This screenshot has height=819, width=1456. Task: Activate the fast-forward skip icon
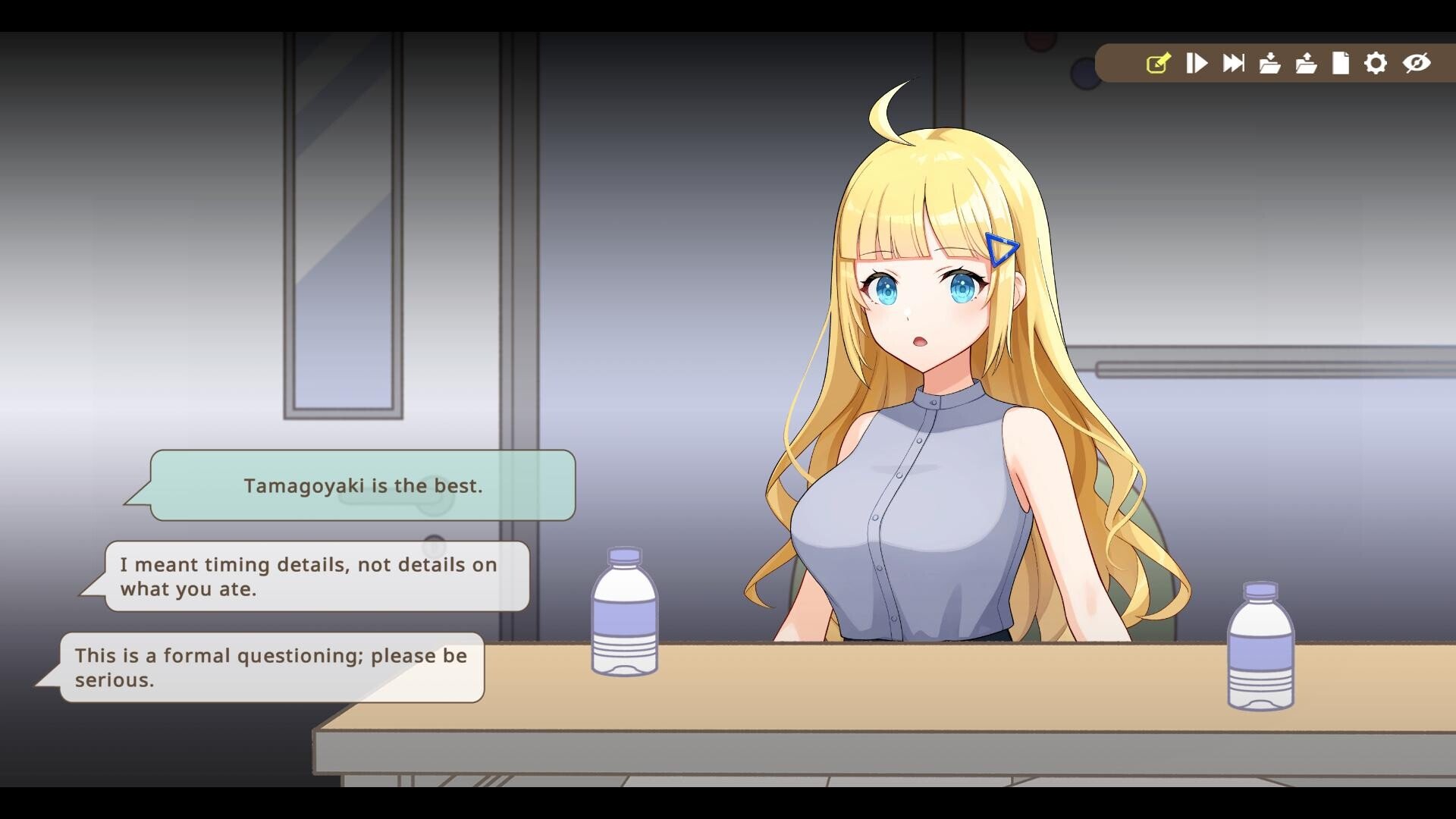[x=1233, y=63]
